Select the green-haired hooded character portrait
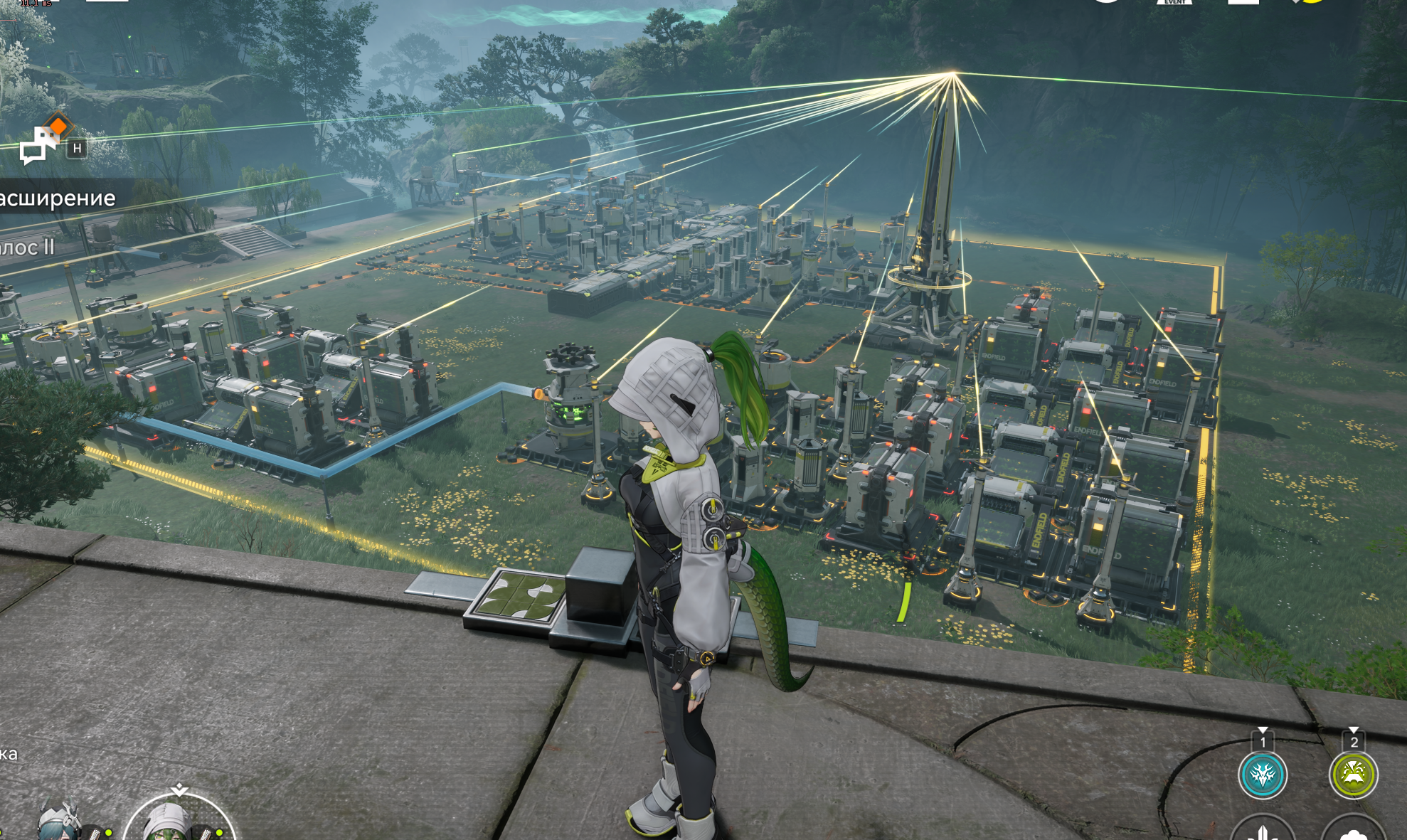The height and width of the screenshot is (840, 1407). tap(178, 822)
